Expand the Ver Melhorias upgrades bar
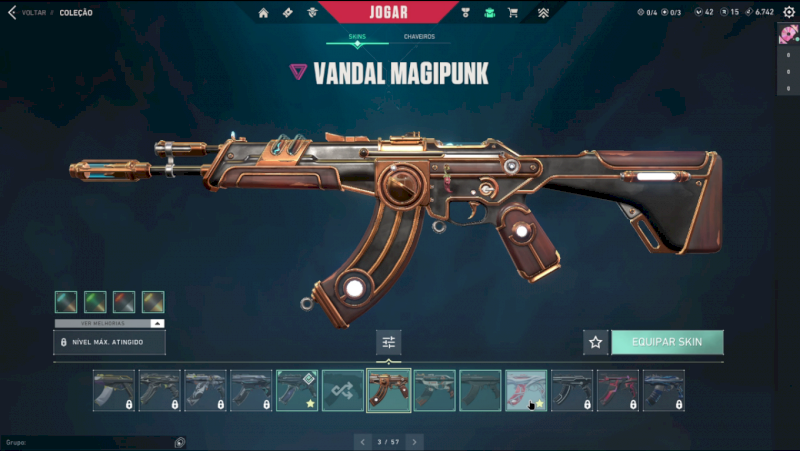800x451 pixels. [109, 324]
